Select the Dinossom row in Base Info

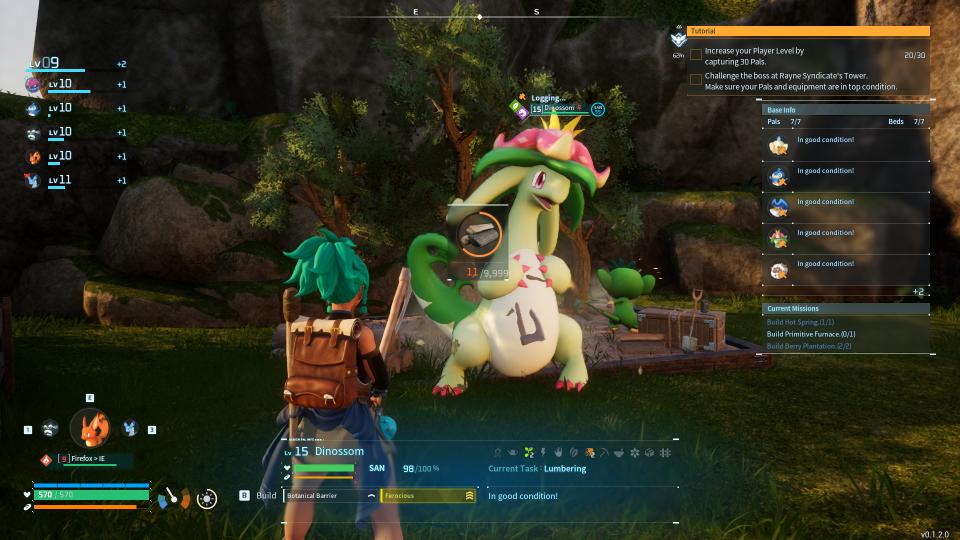pos(778,239)
